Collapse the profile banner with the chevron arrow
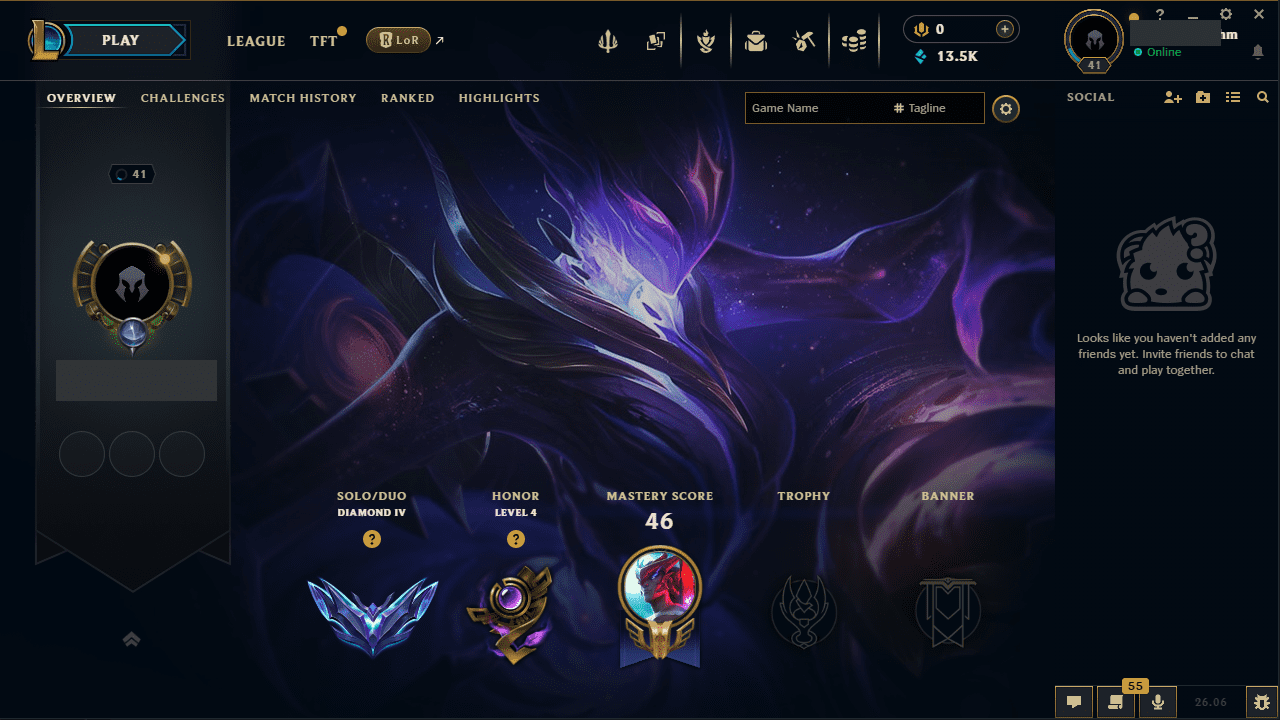The width and height of the screenshot is (1280, 720). click(131, 639)
